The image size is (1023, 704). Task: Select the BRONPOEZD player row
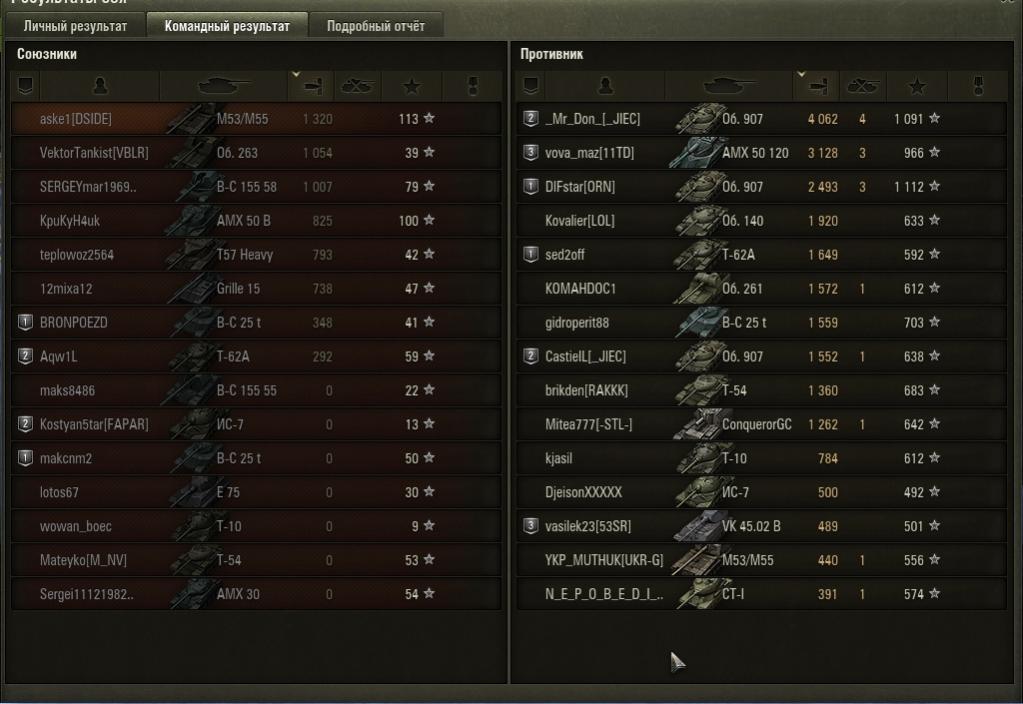255,323
